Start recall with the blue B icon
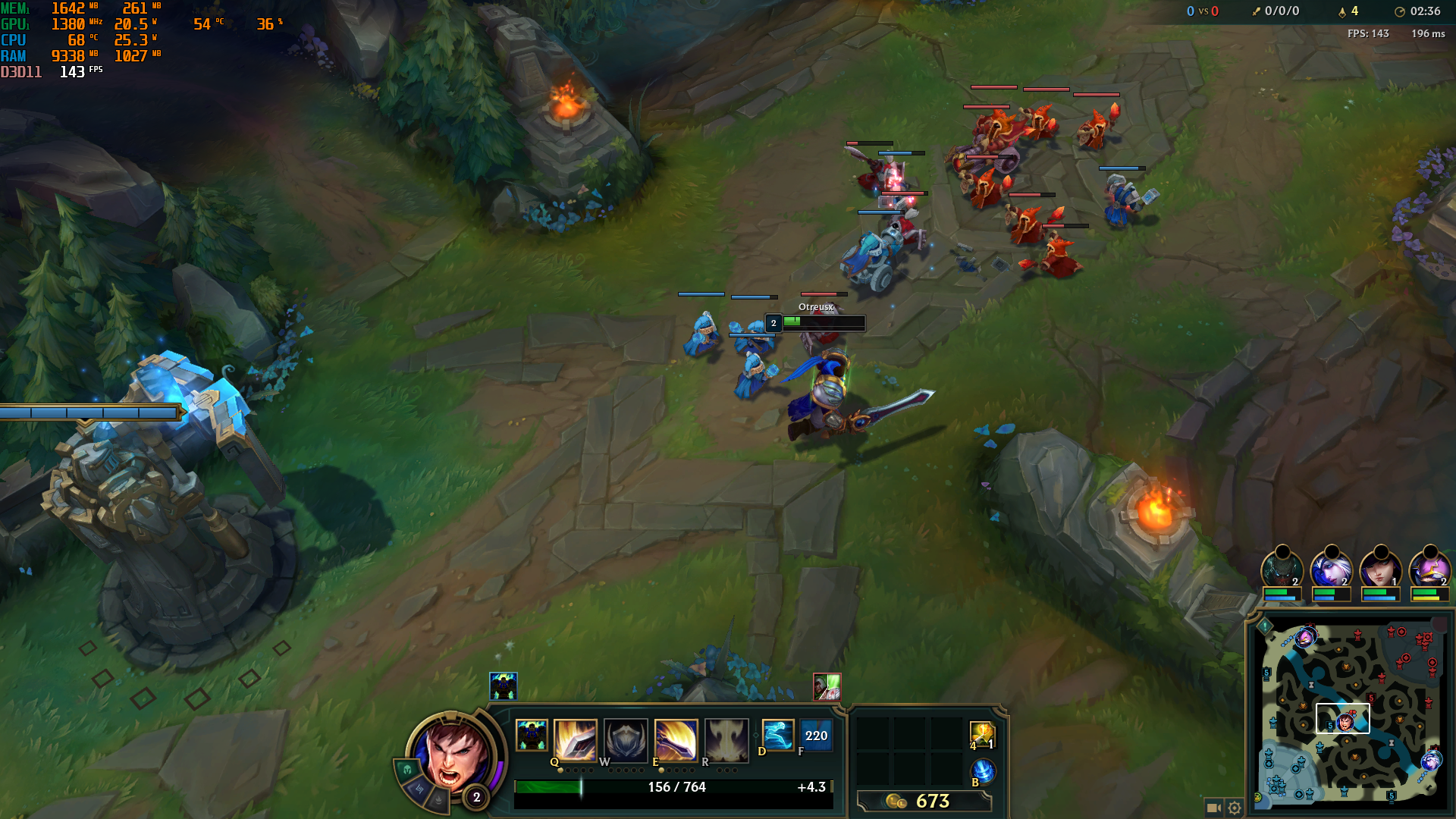 [983, 771]
